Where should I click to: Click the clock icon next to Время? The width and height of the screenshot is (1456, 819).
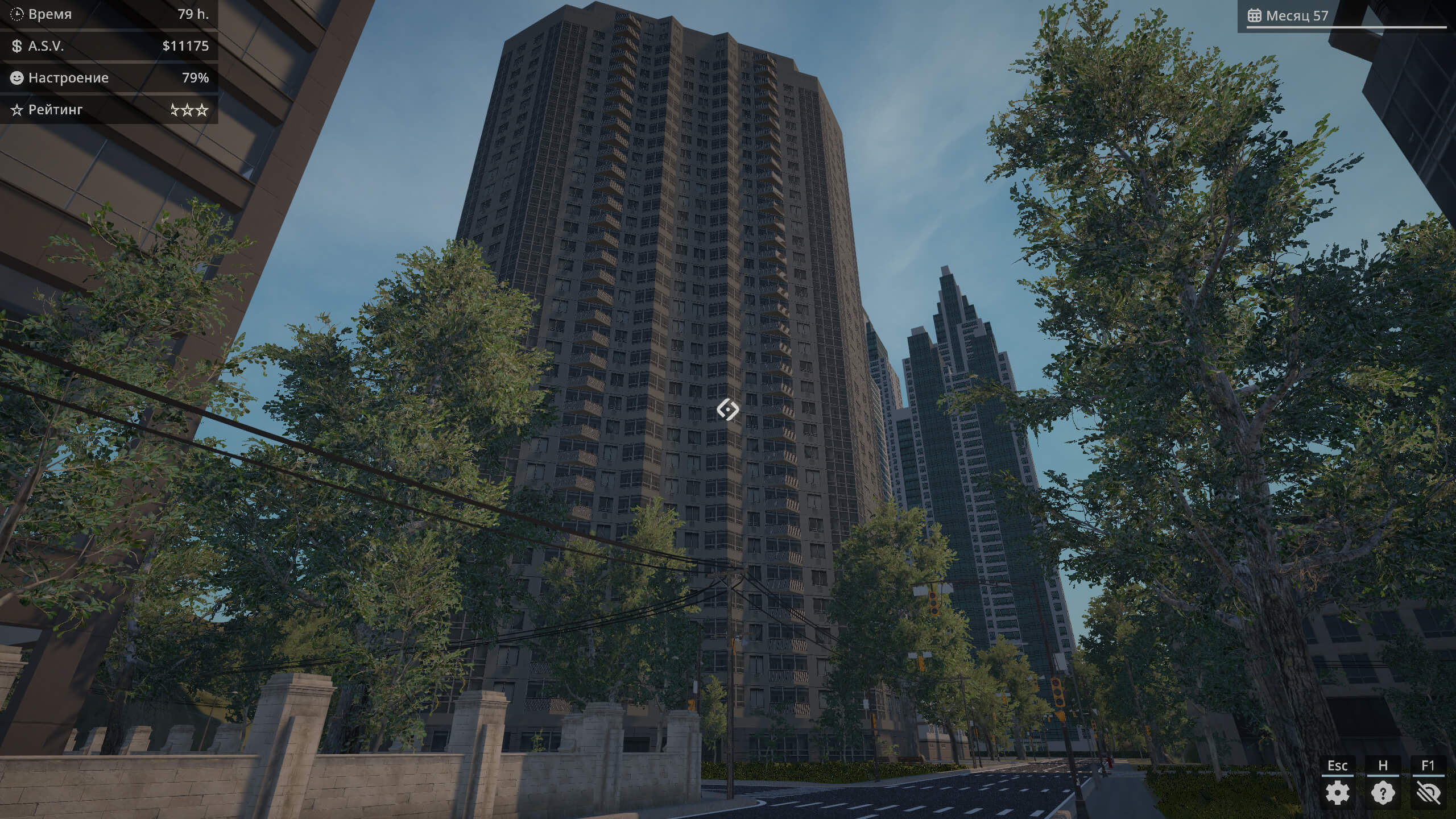(18, 13)
